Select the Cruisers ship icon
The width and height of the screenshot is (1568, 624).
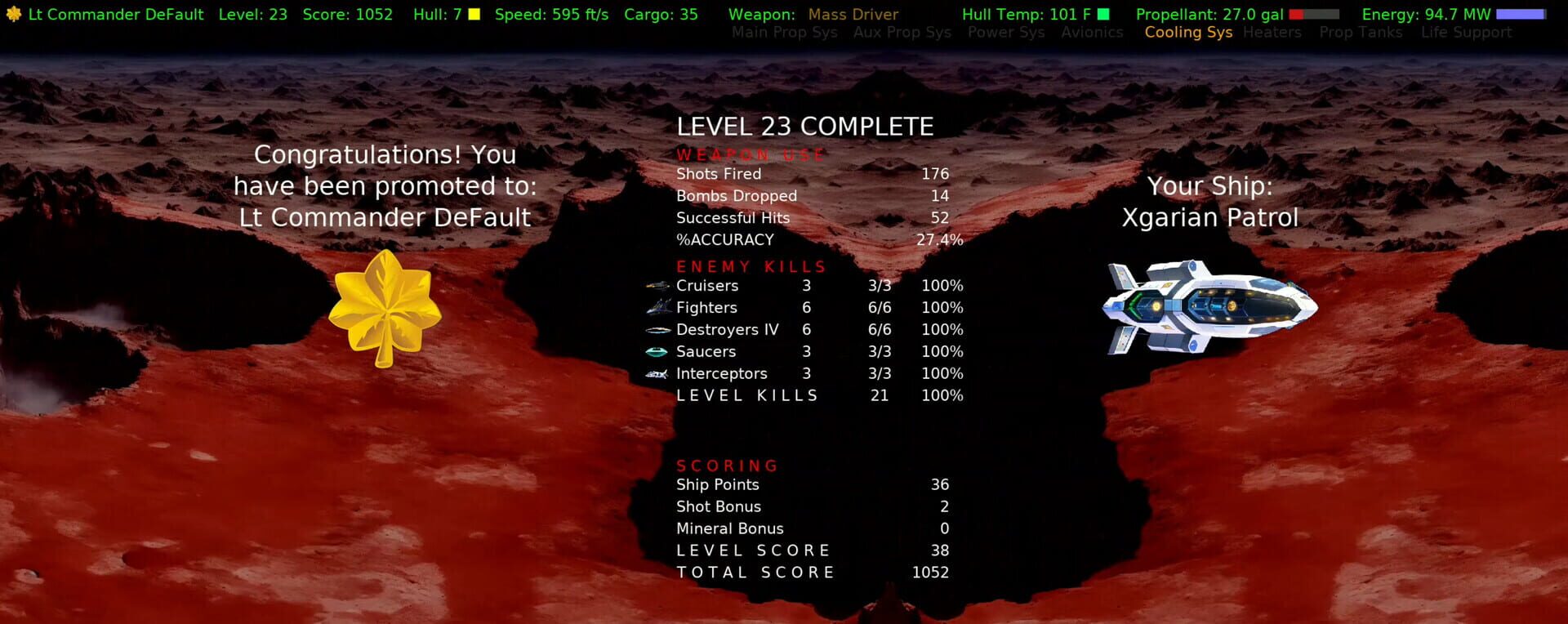click(x=657, y=285)
